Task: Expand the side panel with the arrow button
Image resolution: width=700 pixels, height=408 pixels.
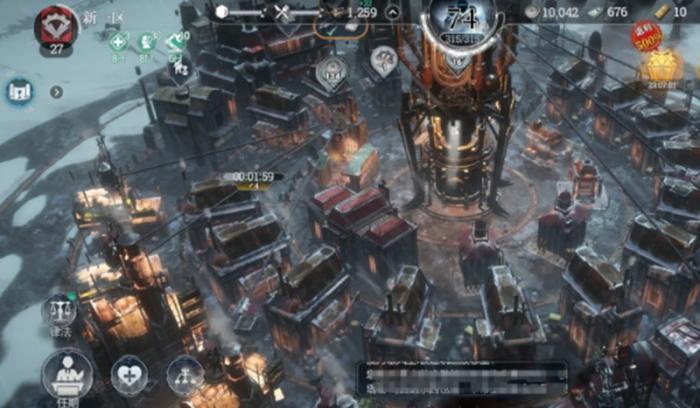Action: 56,92
